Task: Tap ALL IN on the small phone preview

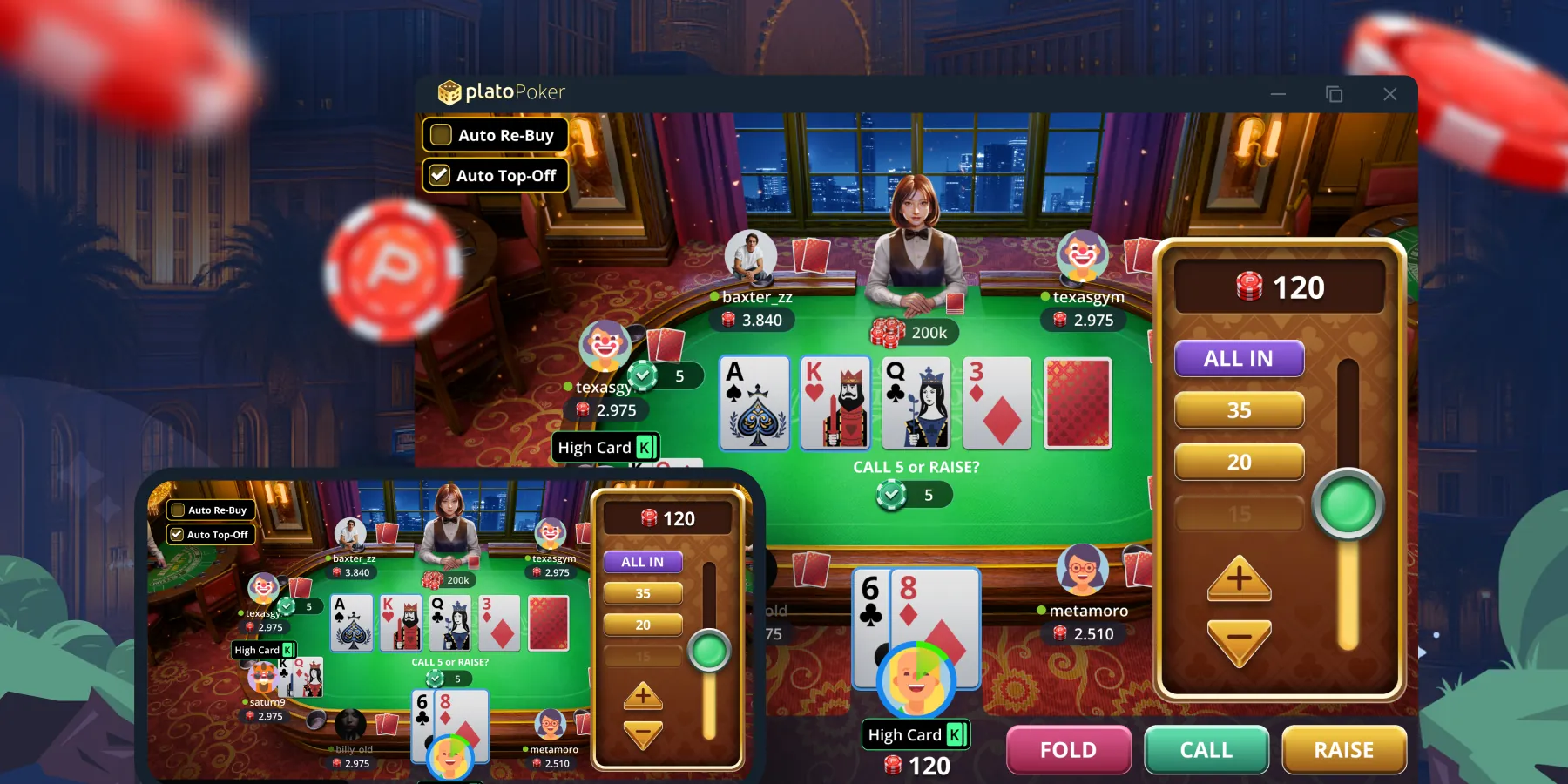Action: tap(642, 562)
